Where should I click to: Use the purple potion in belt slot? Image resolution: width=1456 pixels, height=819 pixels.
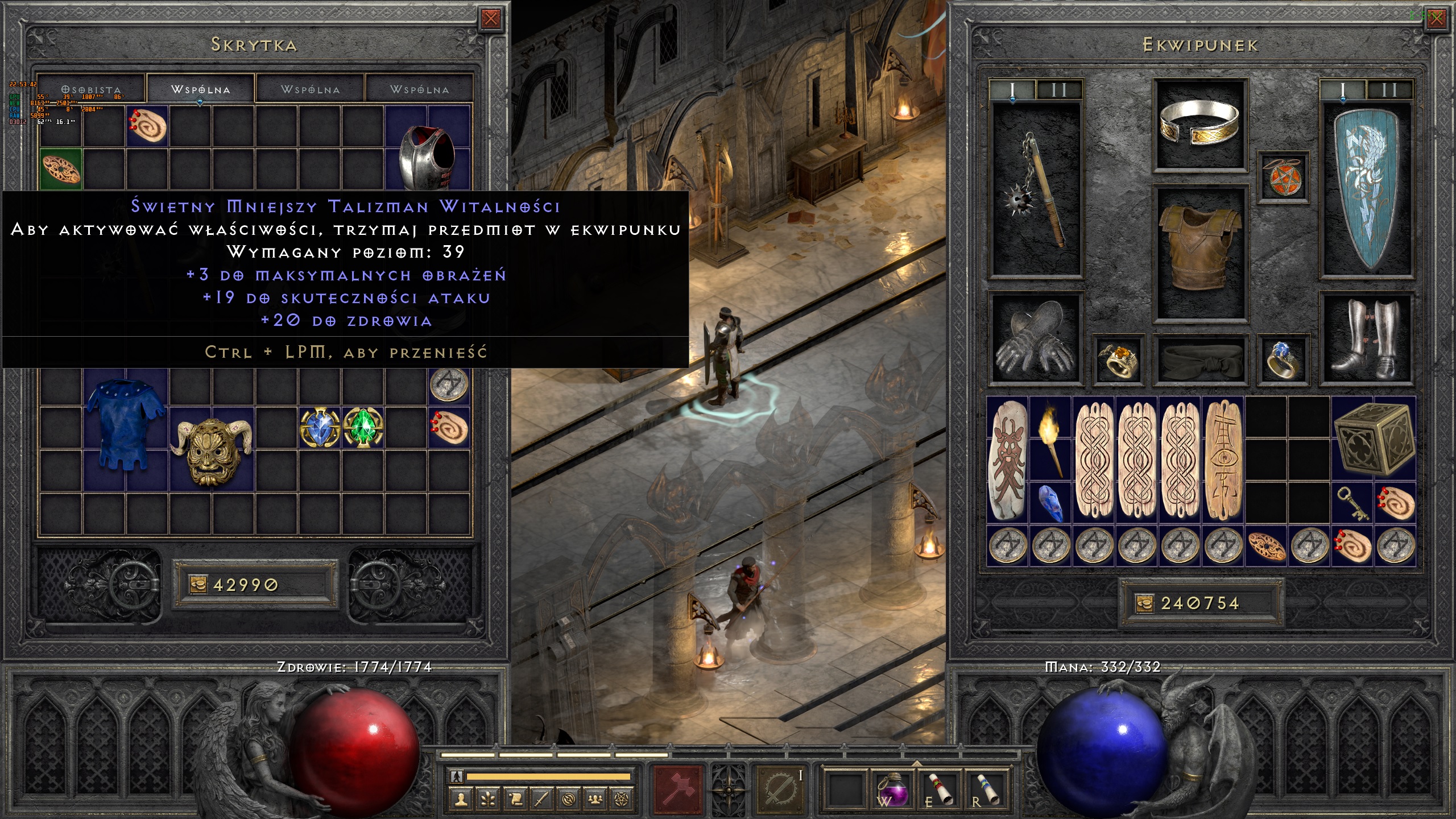[x=892, y=789]
